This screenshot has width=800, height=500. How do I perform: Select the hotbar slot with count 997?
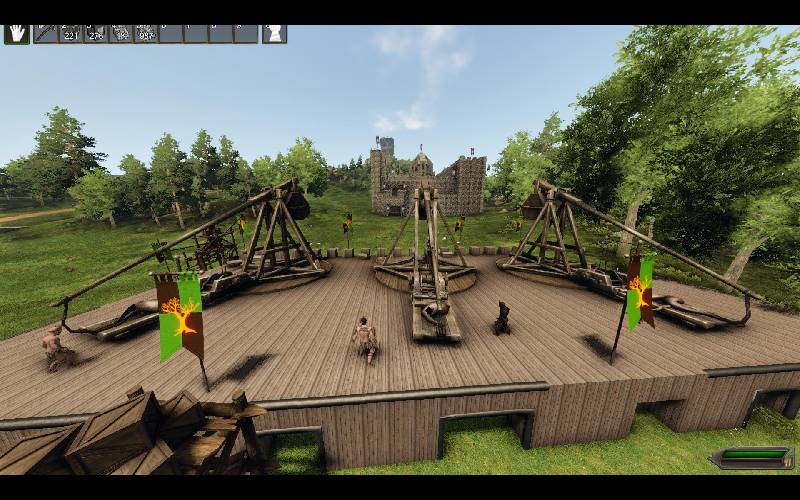coord(146,33)
